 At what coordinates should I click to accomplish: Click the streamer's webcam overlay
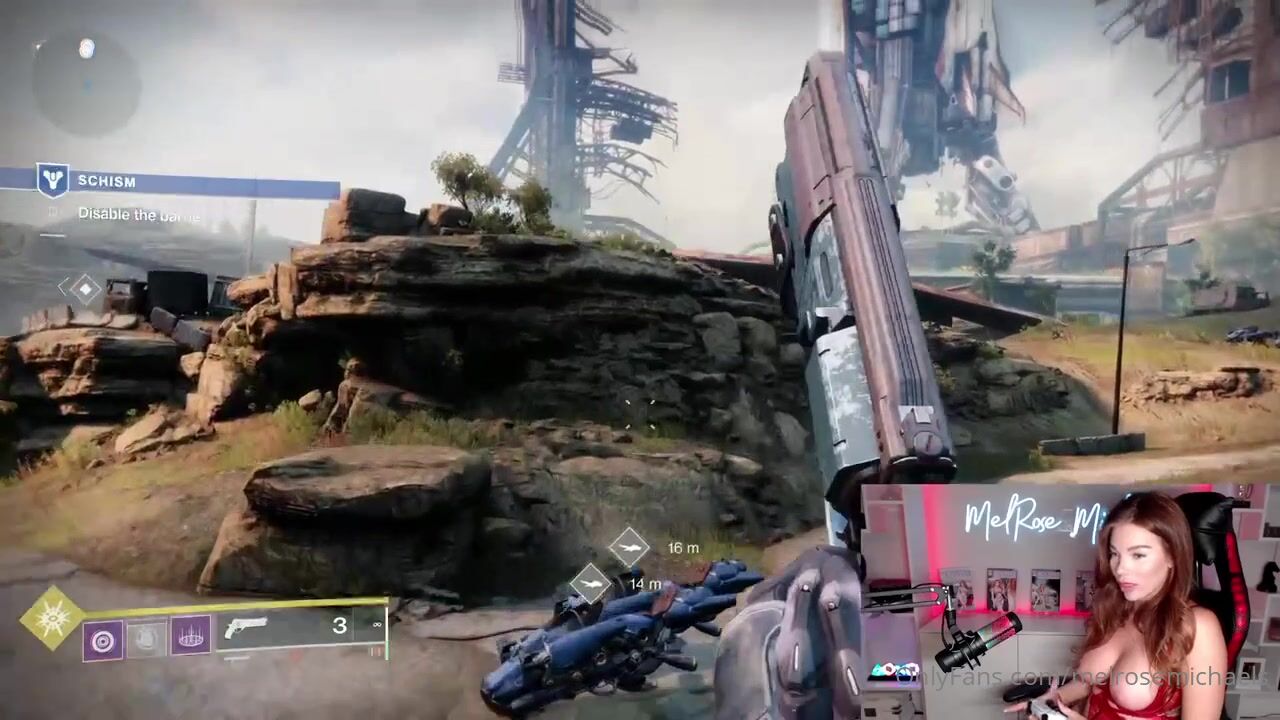[1068, 602]
